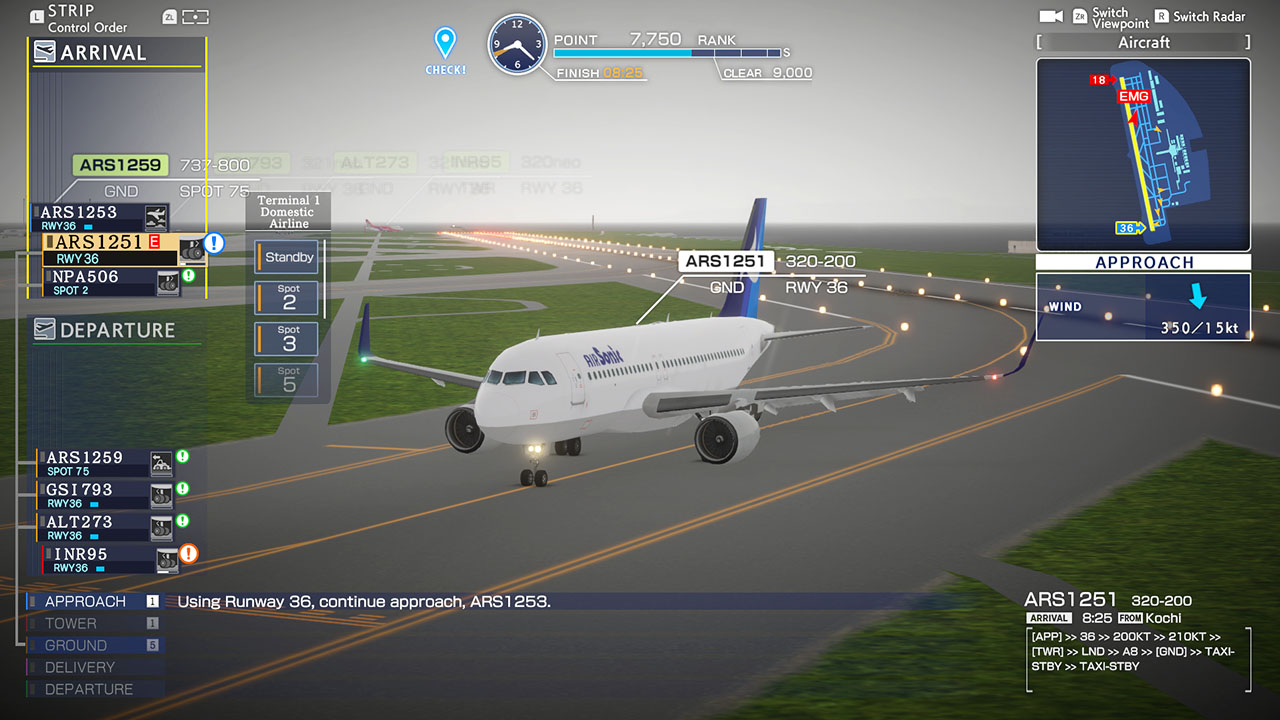Image resolution: width=1280 pixels, height=720 pixels.
Task: Select the airborne aircraft icon on ARS1253 strip
Action: (156, 215)
